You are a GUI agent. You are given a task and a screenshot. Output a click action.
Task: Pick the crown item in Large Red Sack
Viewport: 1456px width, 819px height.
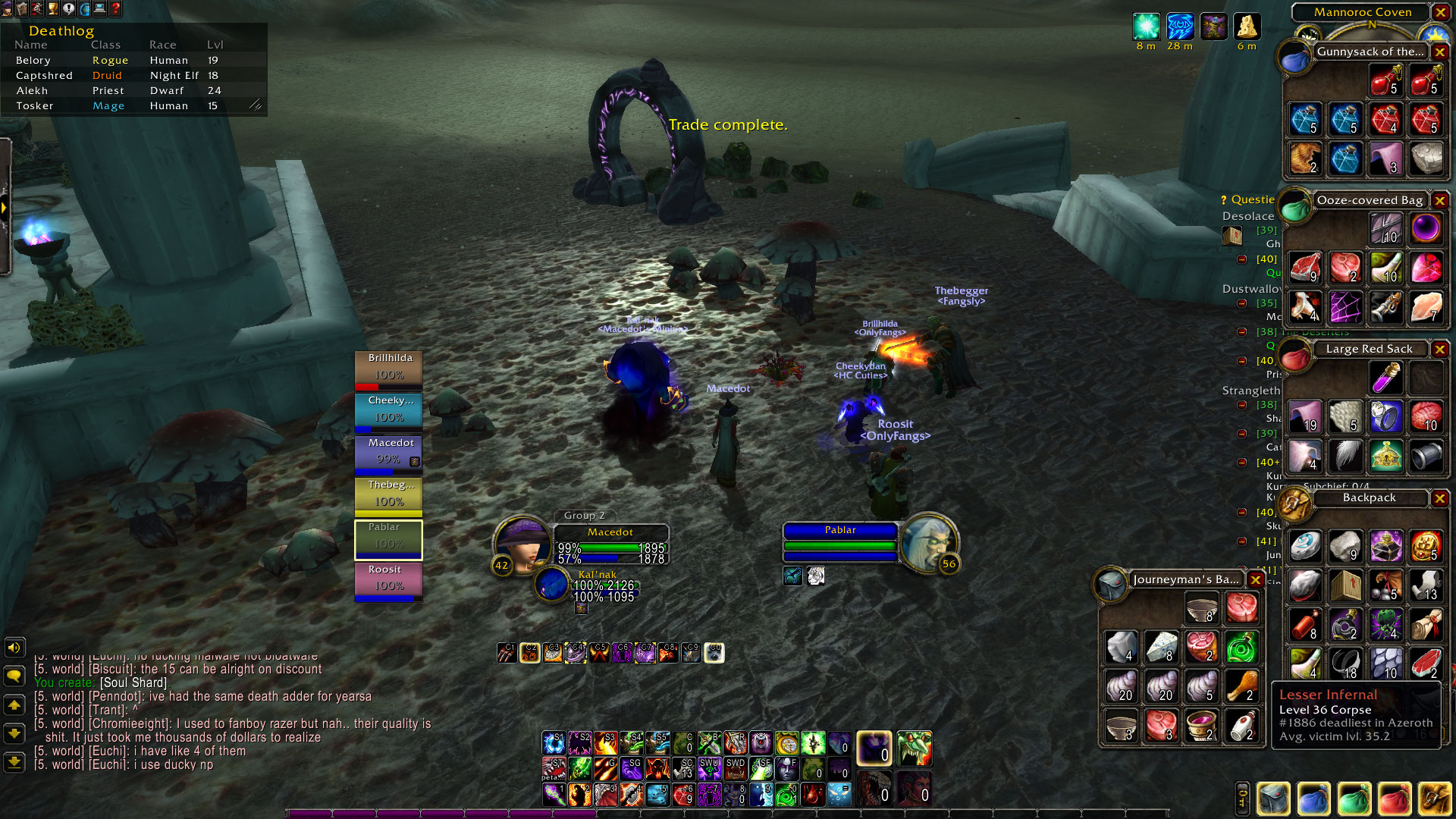click(x=1385, y=457)
